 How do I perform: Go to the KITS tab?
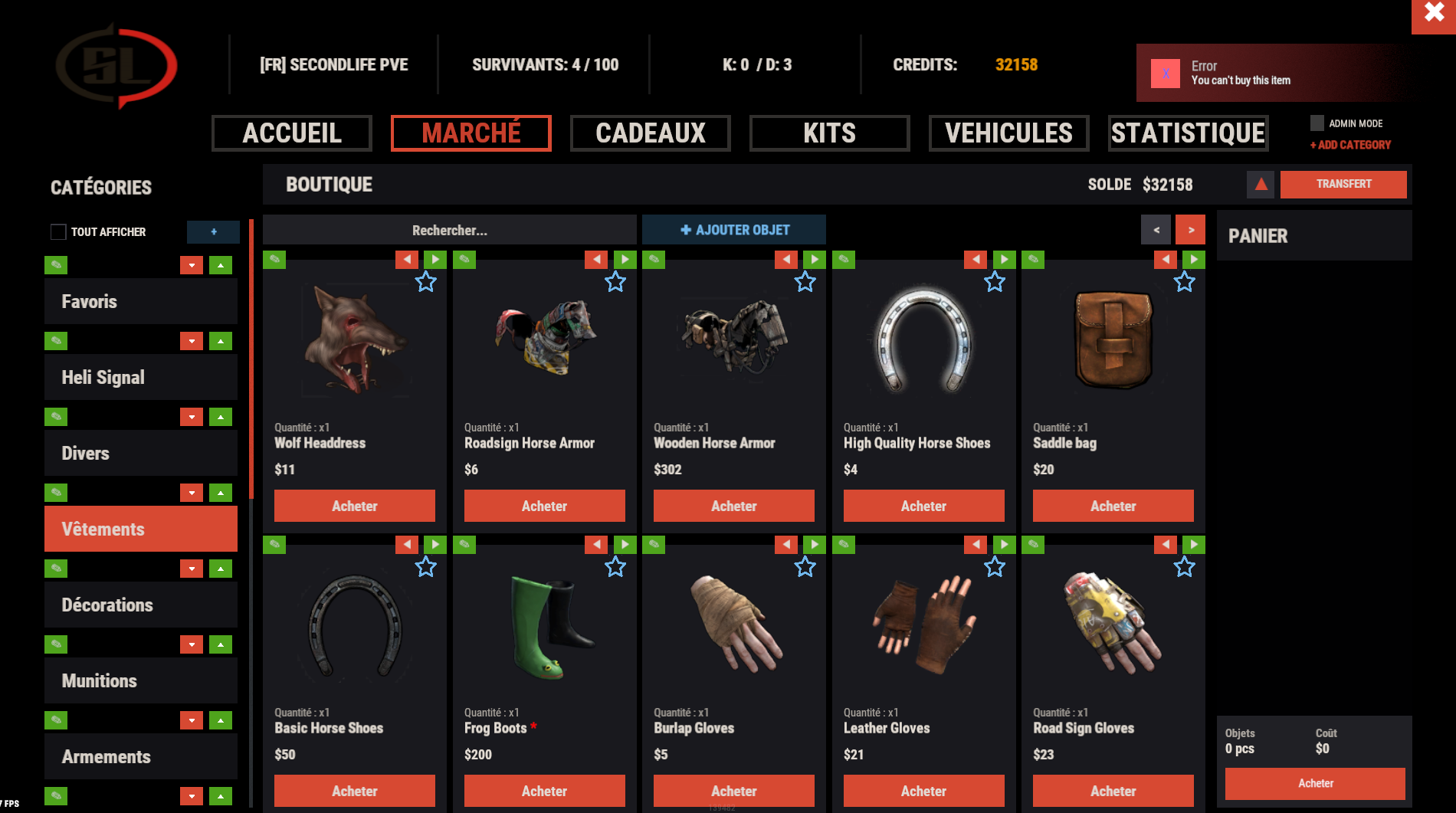pos(830,133)
